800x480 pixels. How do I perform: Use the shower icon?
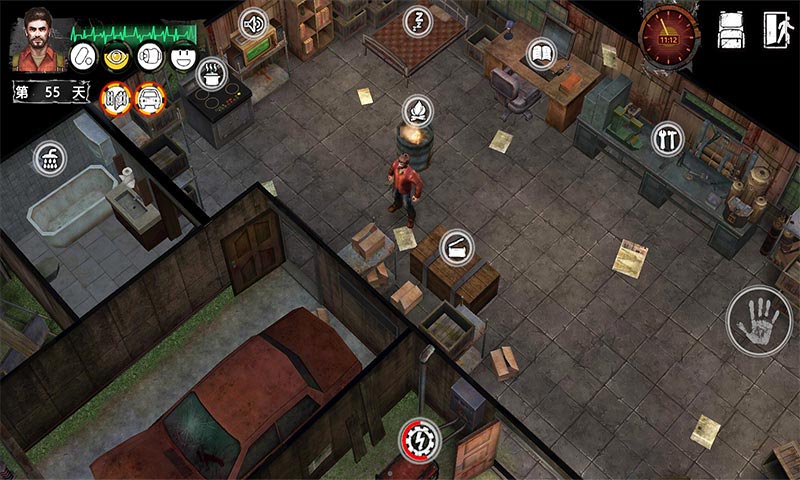coord(48,157)
